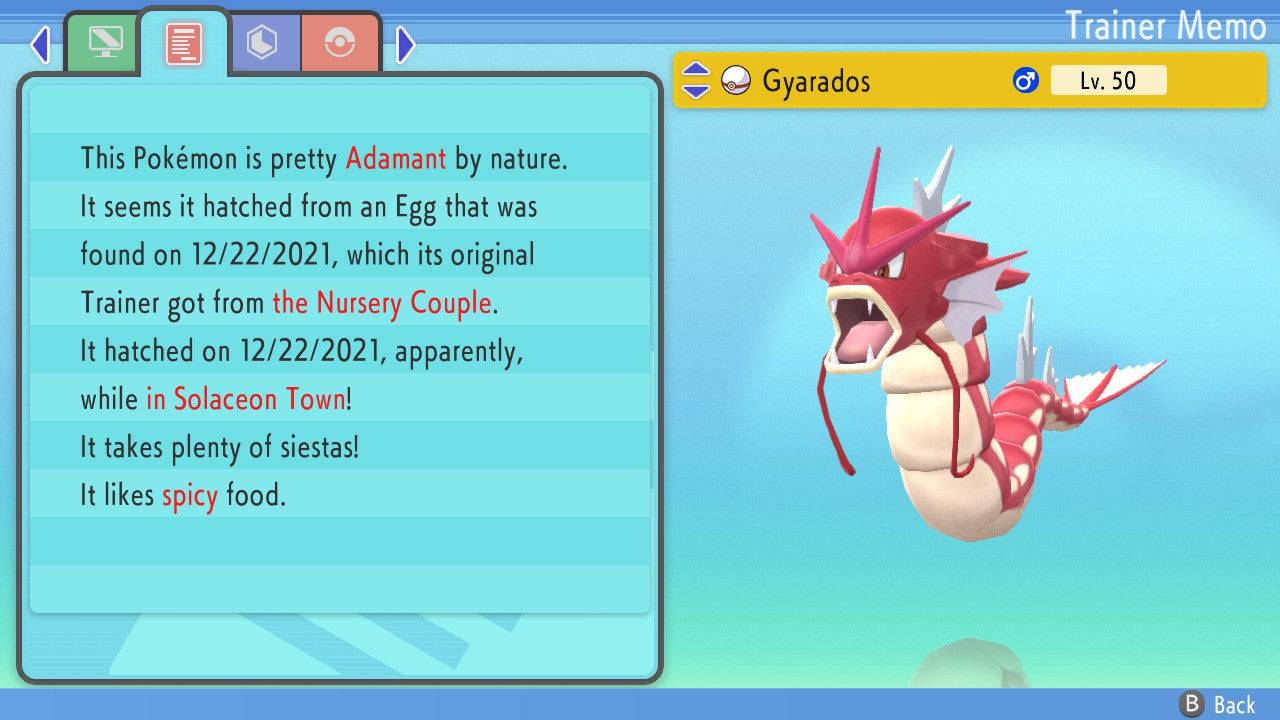Viewport: 1280px width, 720px height.
Task: Click the red Adamant nature text
Action: point(395,159)
